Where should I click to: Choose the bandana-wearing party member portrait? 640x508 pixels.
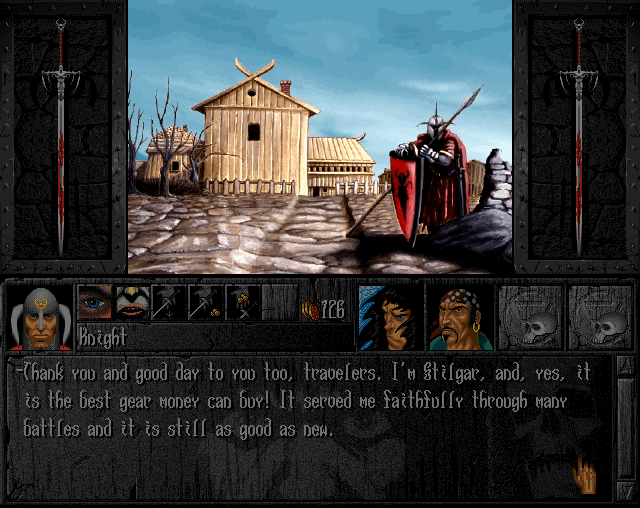coord(460,317)
